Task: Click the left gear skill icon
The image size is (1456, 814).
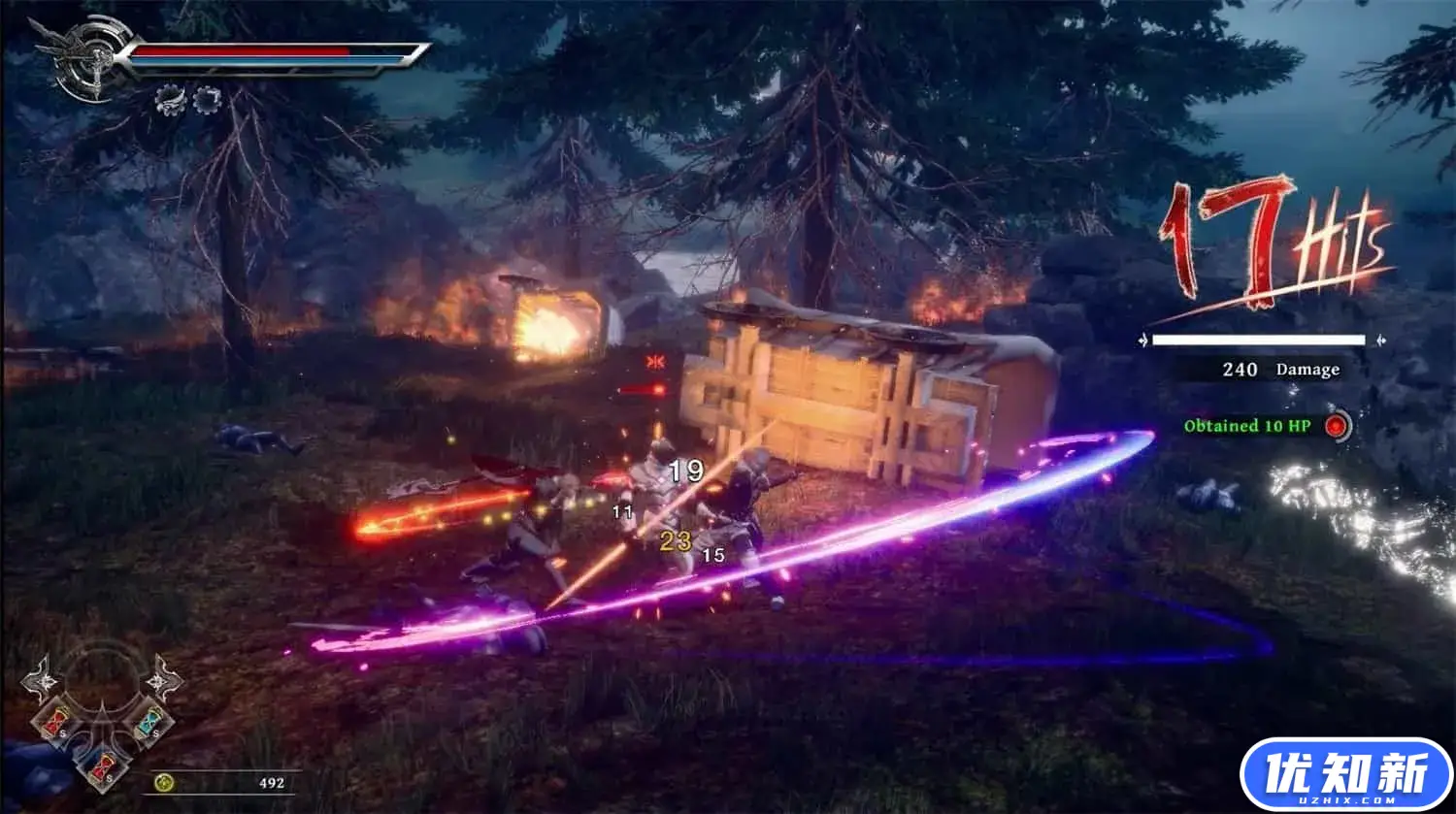Action: tap(170, 99)
